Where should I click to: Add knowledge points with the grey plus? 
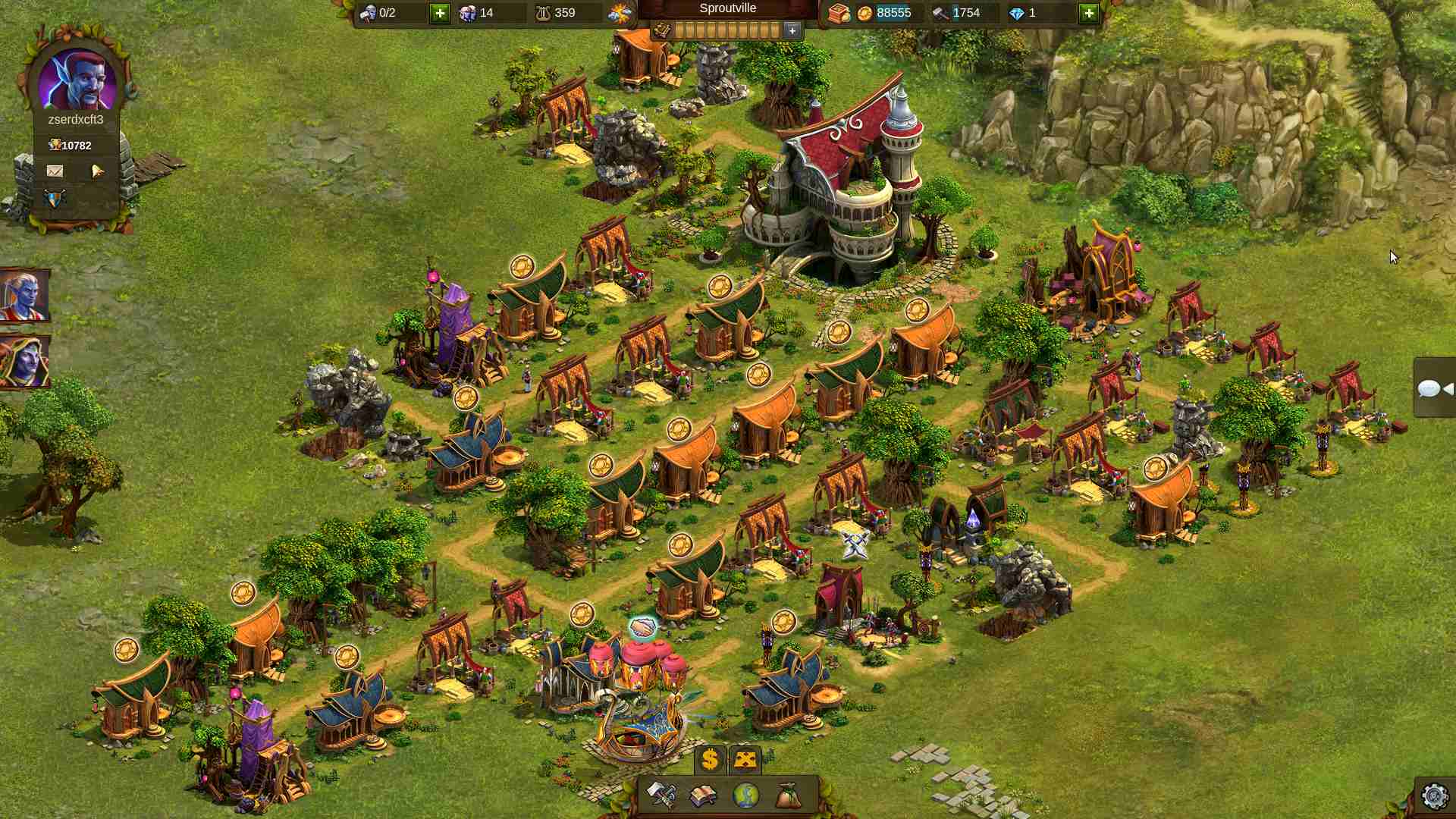point(792,30)
